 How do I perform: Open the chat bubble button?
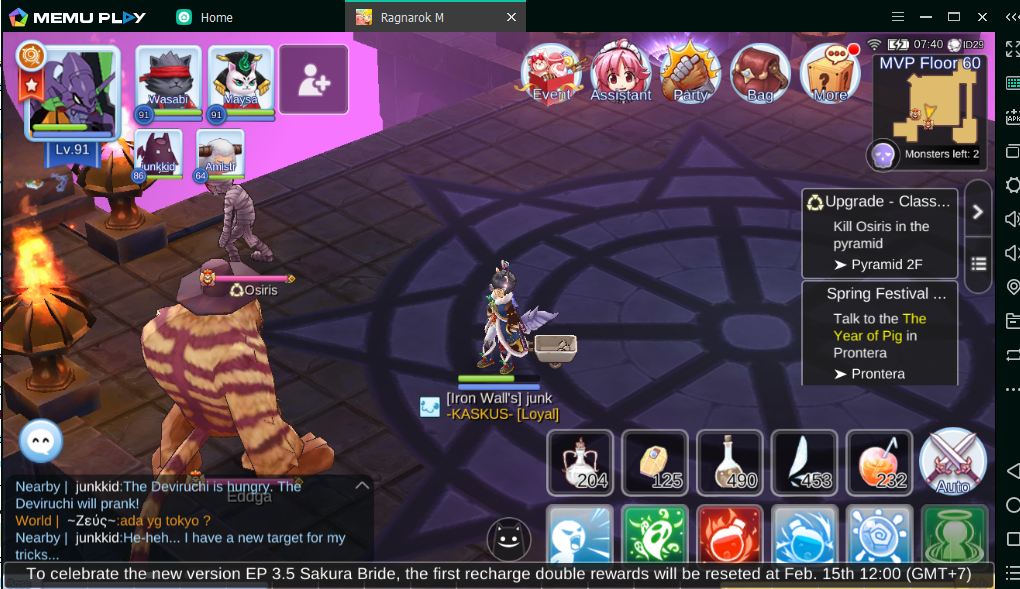[41, 440]
